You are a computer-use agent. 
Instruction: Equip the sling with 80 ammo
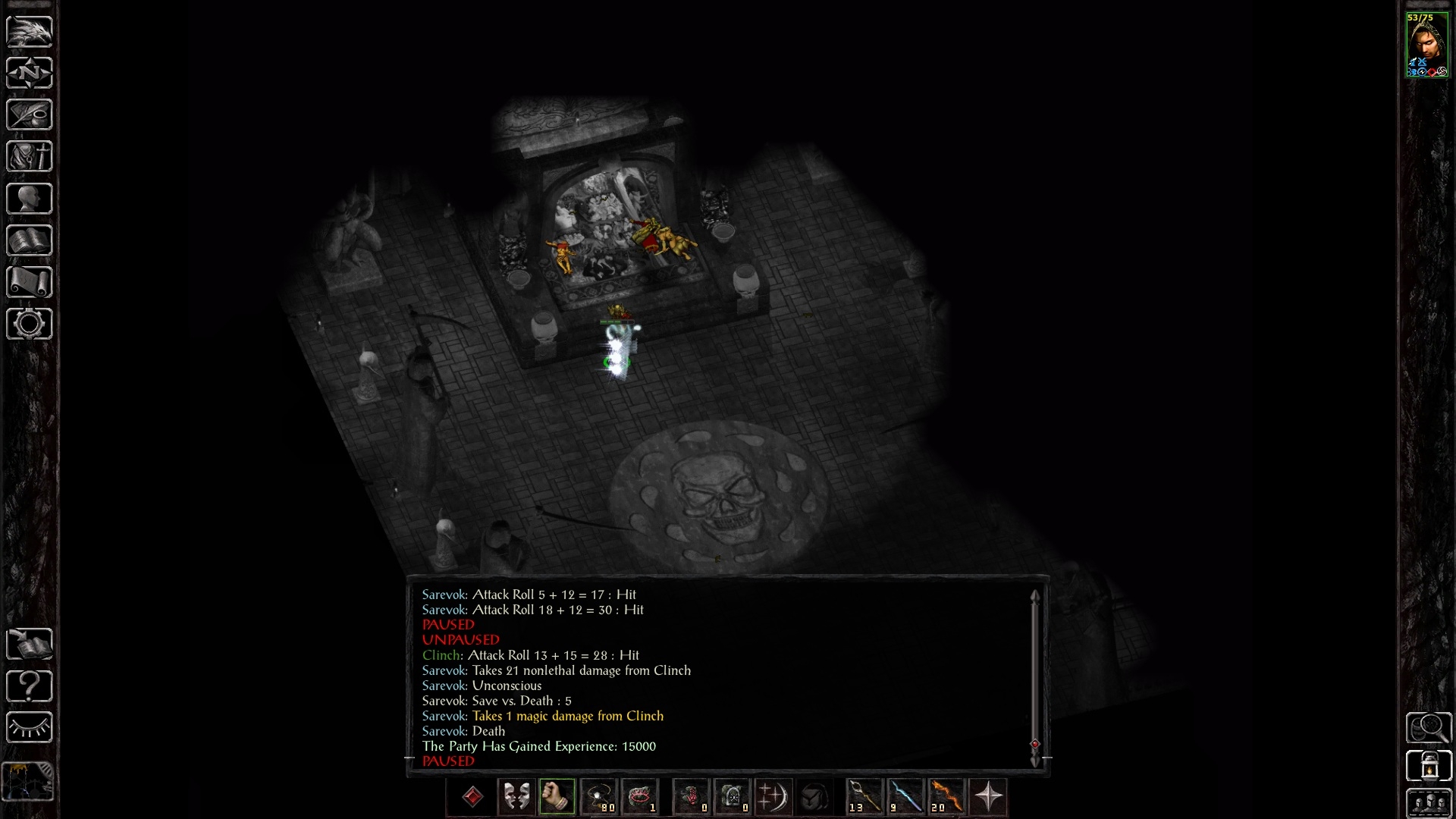[599, 797]
